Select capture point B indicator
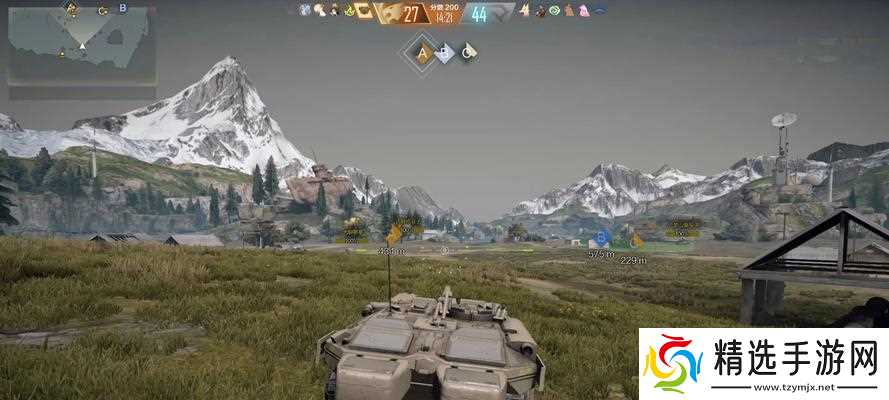 point(445,54)
